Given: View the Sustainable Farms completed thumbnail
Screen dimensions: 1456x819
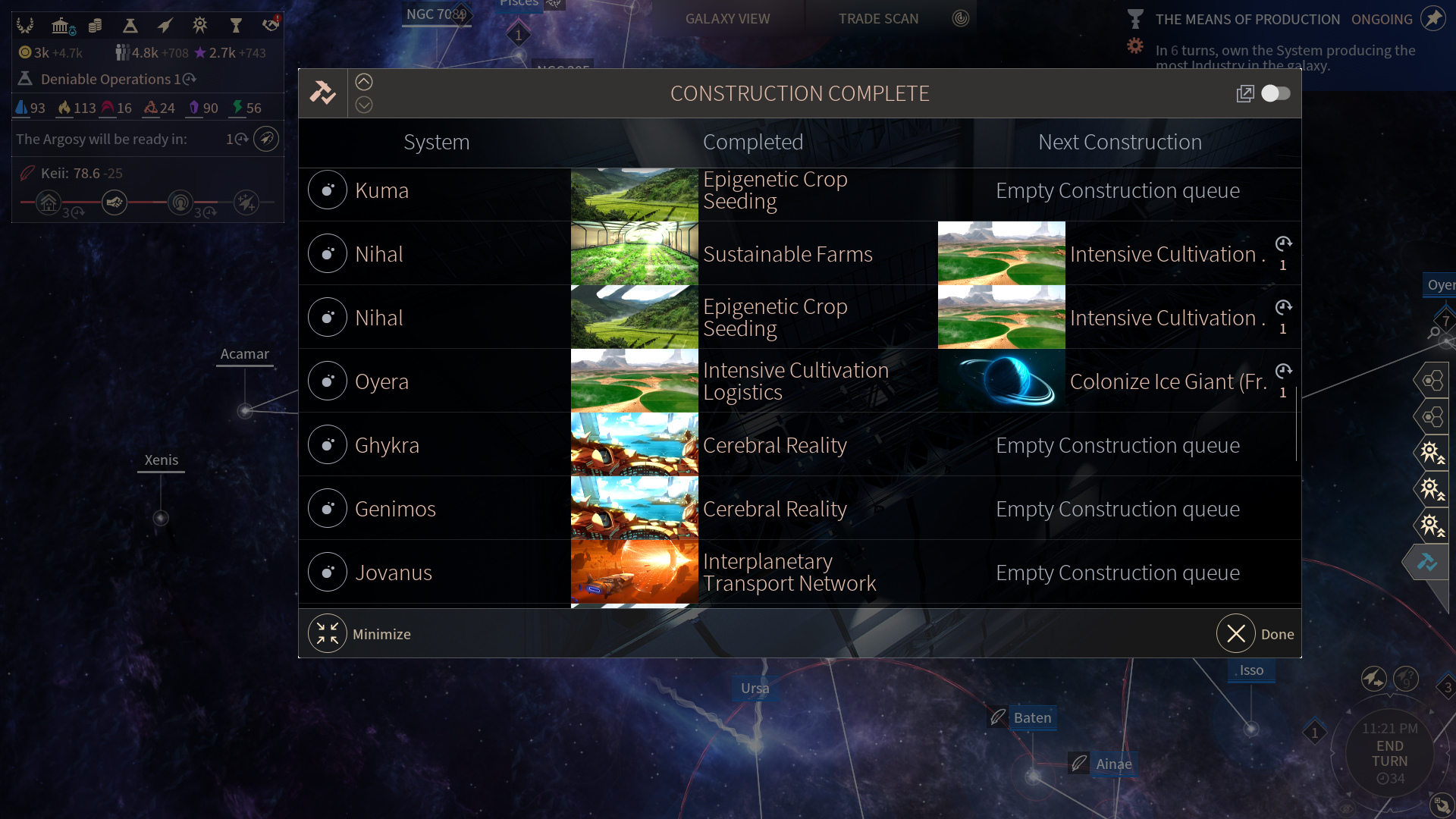Looking at the screenshot, I should click(634, 254).
